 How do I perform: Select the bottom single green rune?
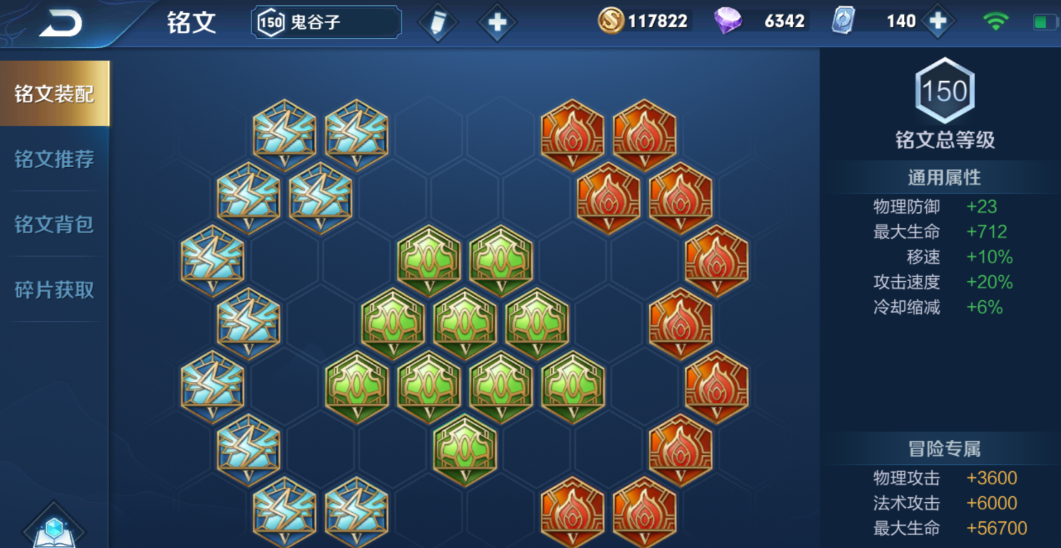[465, 447]
